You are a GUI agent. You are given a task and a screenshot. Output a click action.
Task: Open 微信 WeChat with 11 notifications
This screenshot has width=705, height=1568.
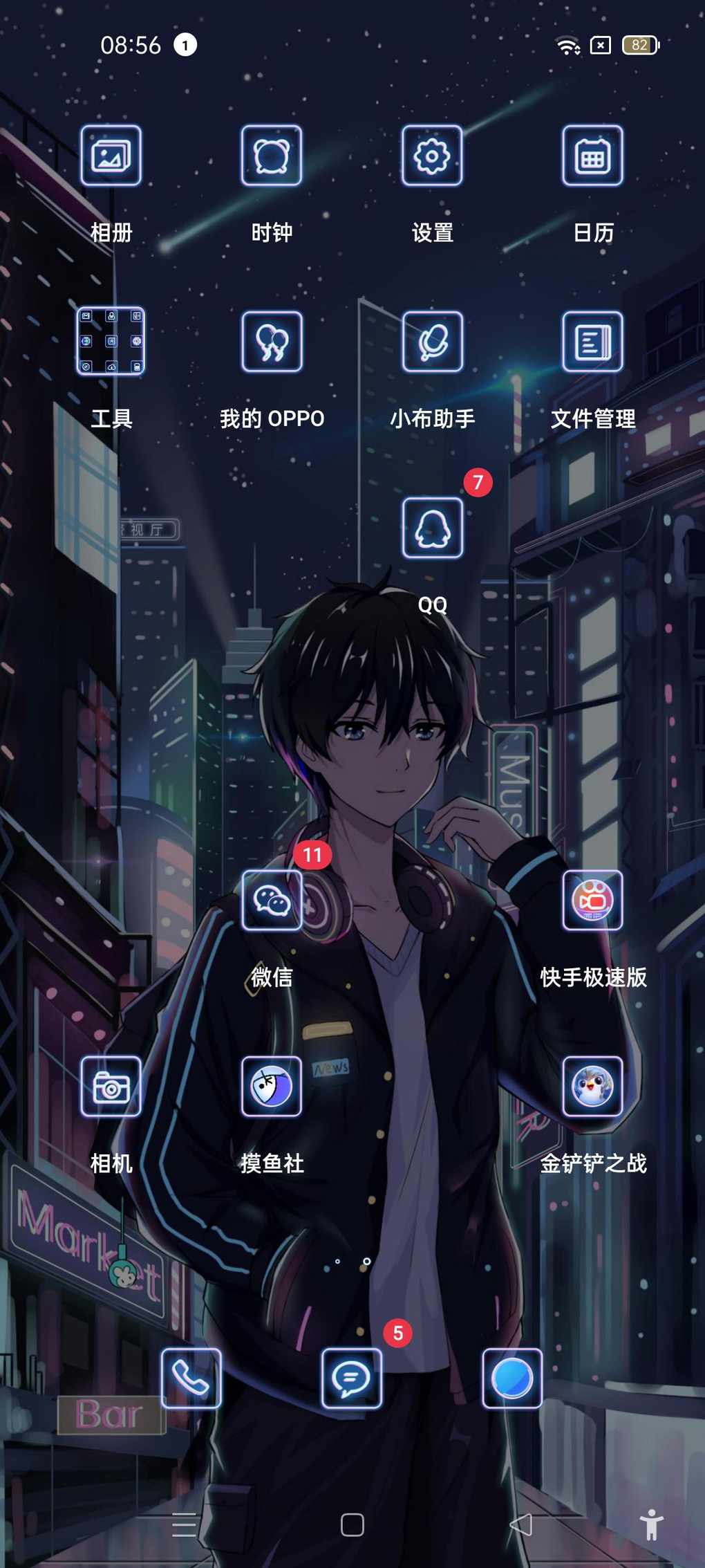pos(272,900)
